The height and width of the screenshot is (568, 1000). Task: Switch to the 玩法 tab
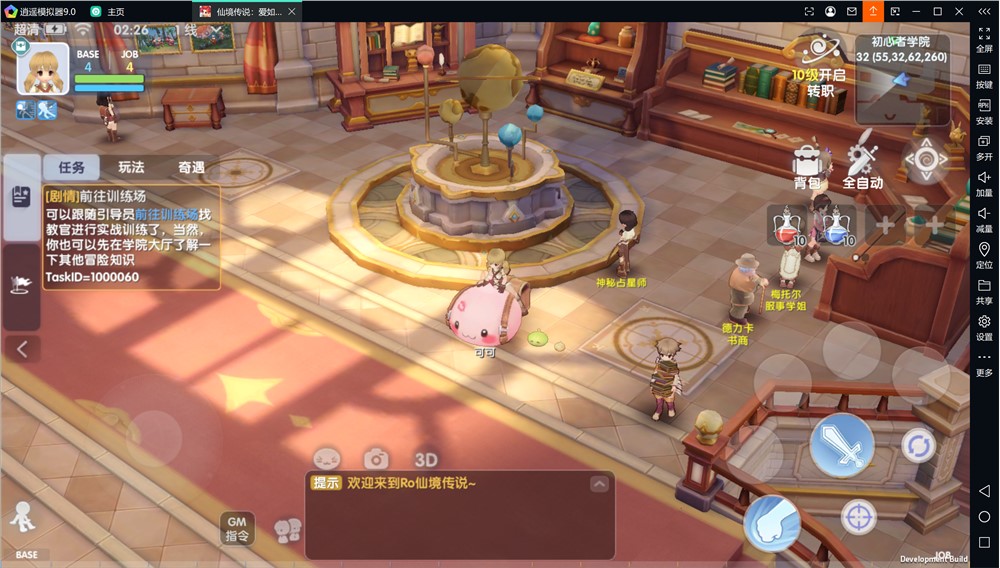click(131, 167)
